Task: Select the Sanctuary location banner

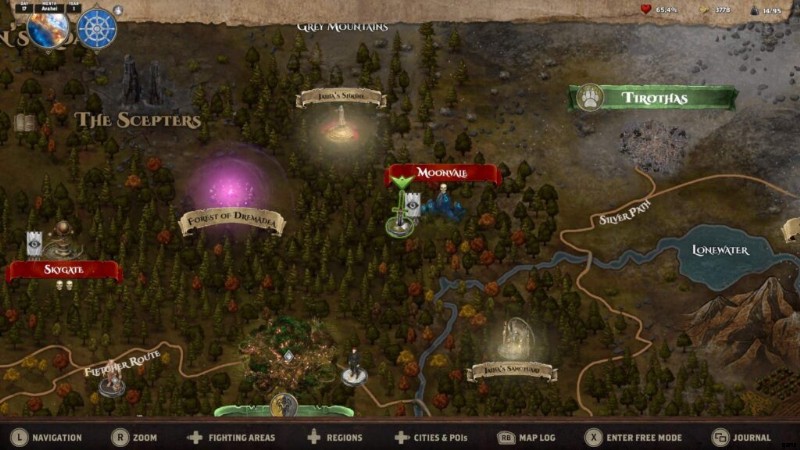Action: (x=512, y=371)
